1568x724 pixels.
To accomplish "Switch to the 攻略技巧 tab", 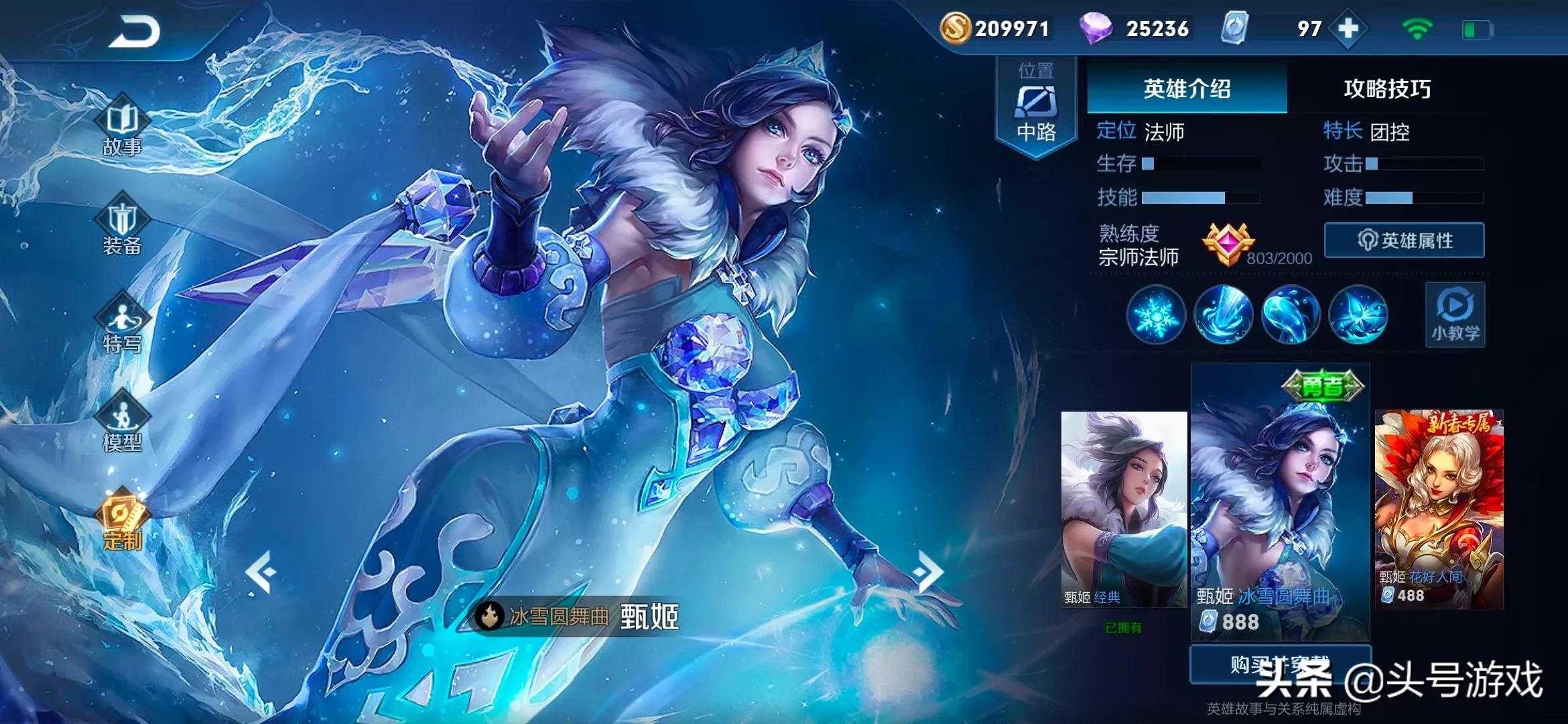I will [1387, 88].
